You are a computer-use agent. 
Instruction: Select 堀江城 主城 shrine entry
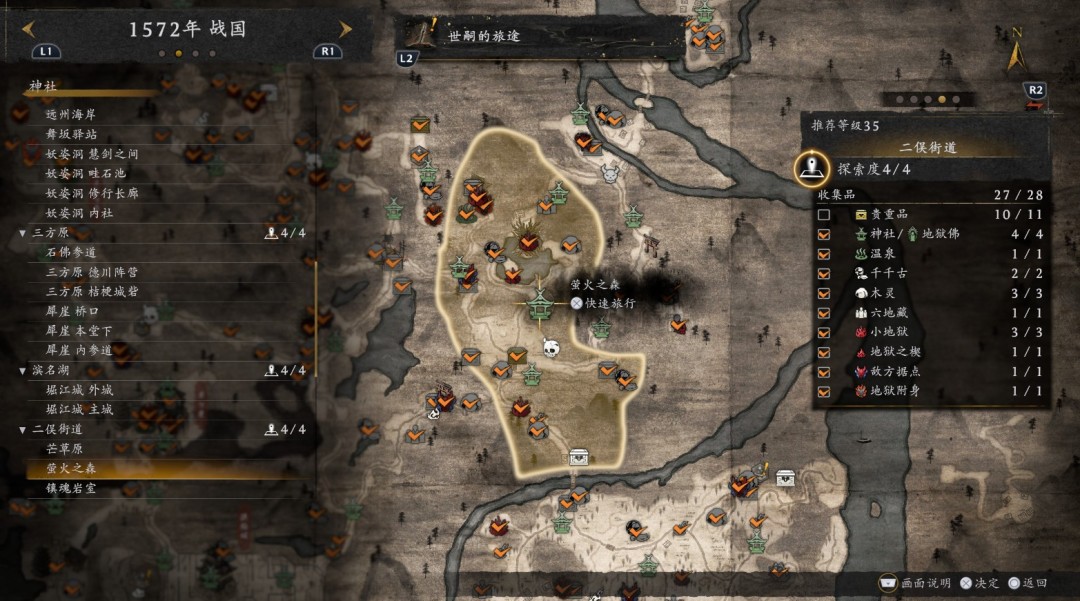point(79,409)
